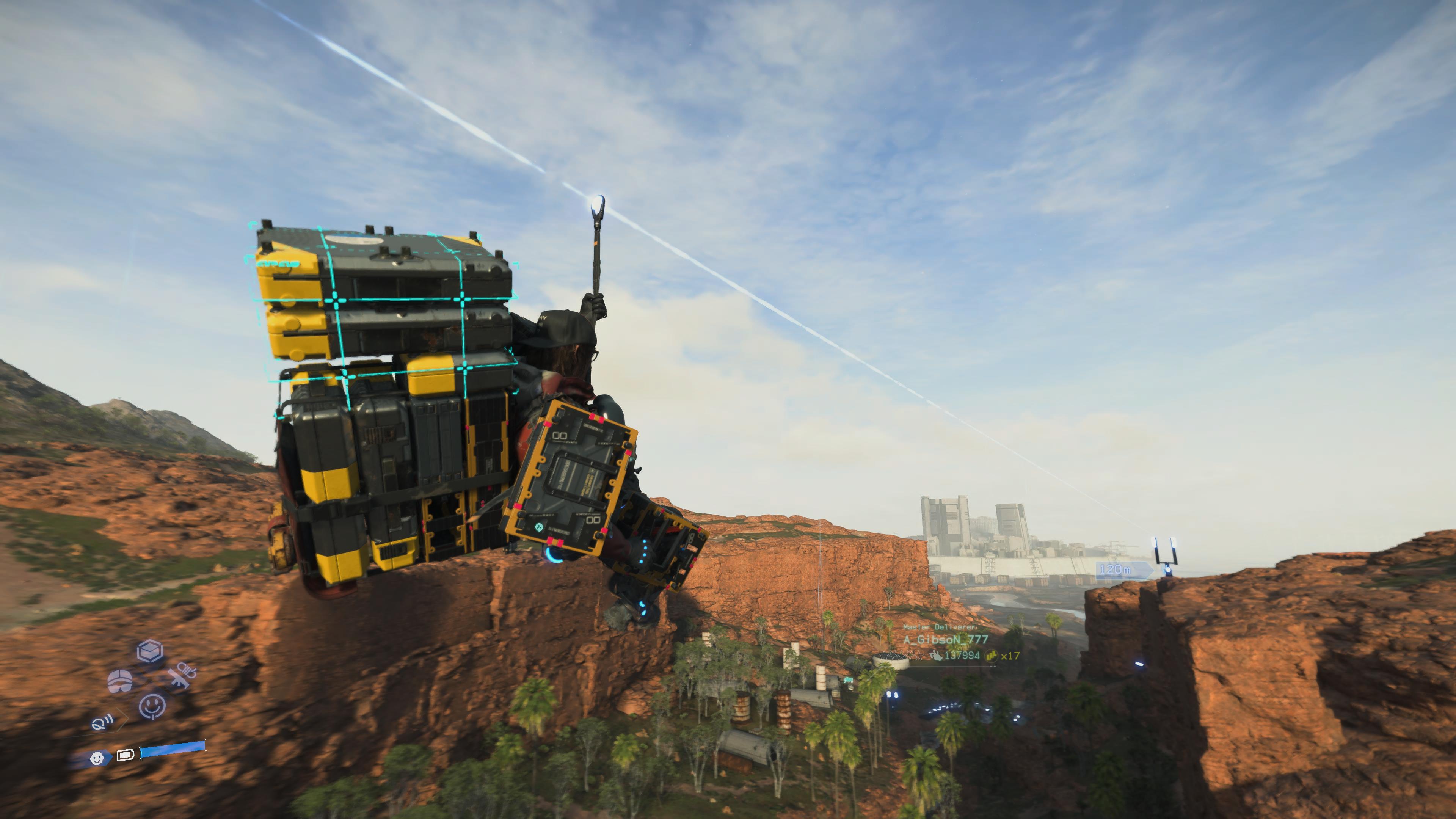
Task: Click the yellow stacked-likes badge icon
Action: (992, 656)
